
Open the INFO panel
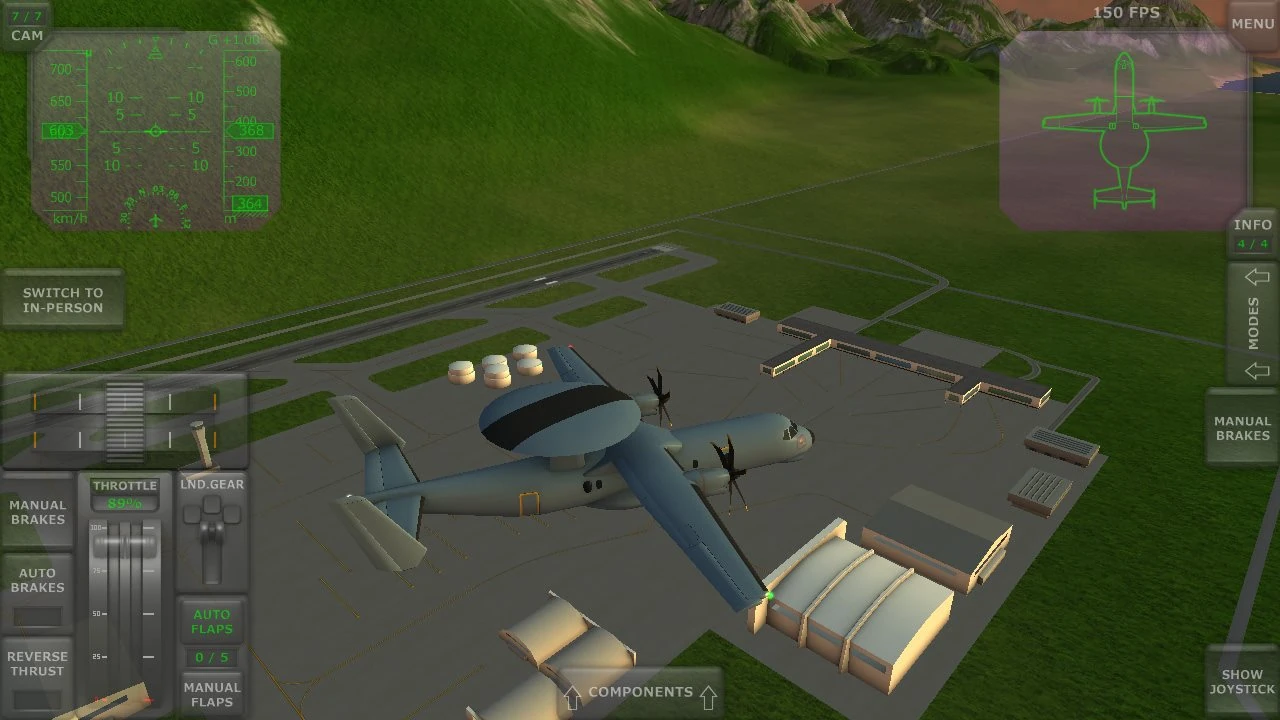point(1252,230)
